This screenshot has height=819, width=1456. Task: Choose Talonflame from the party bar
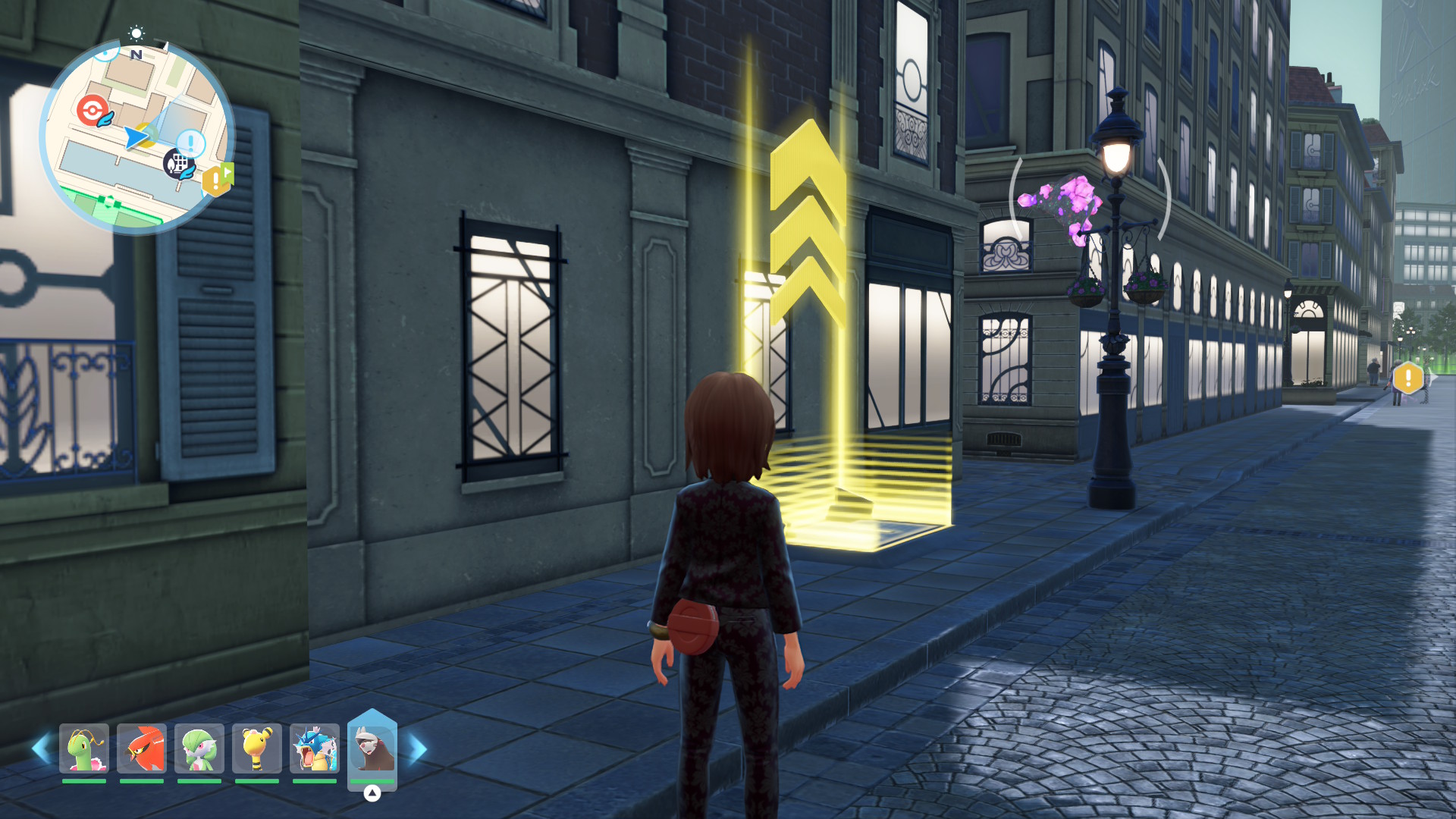tap(142, 748)
